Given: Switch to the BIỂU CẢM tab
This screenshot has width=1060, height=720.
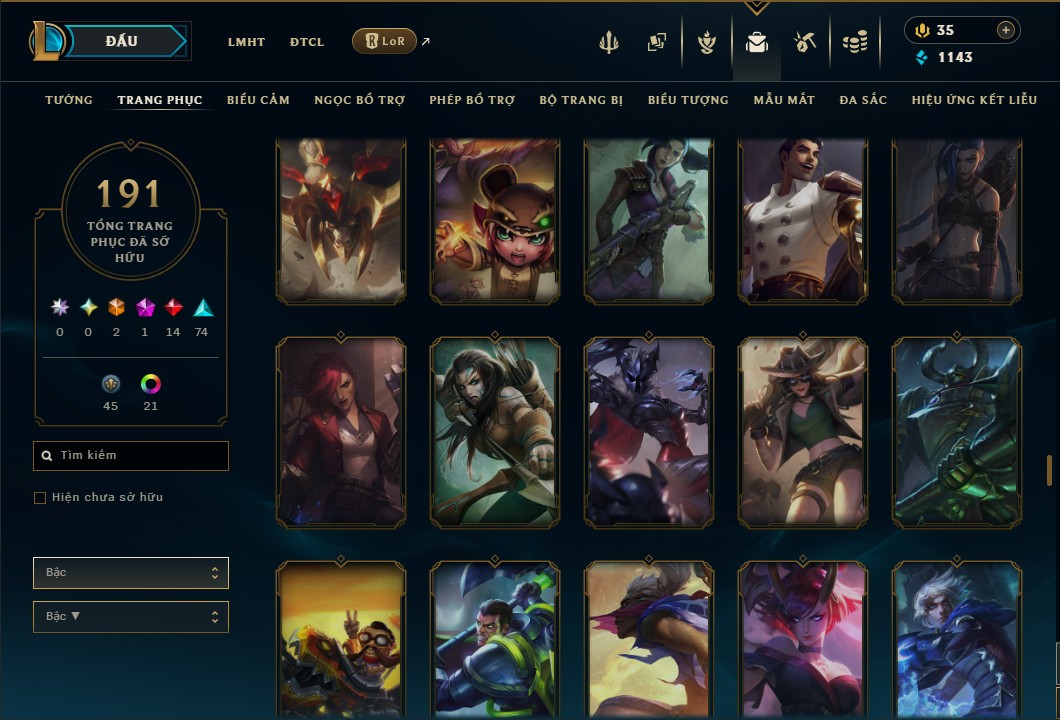Looking at the screenshot, I should click(x=258, y=100).
